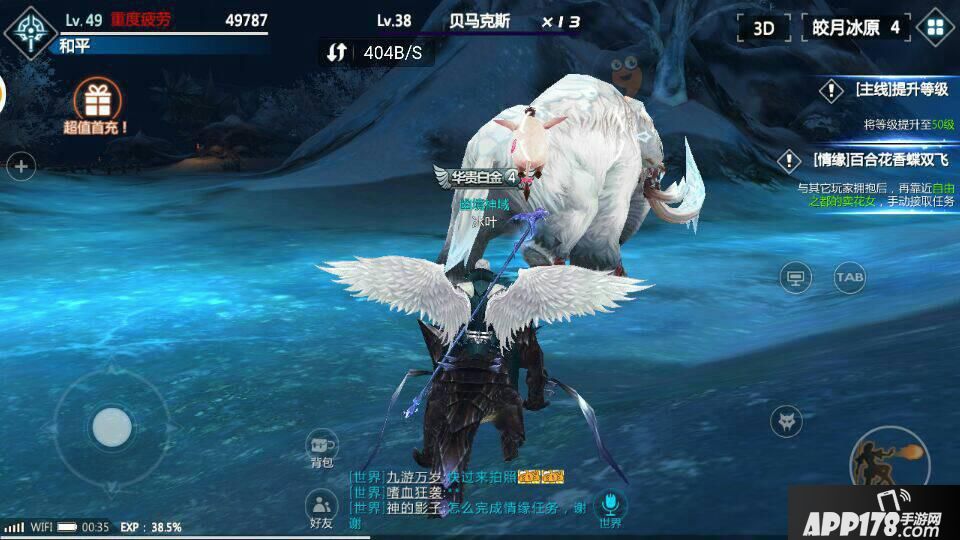Open the 超值首充 gift box offer
This screenshot has height=540, width=960.
coord(97,106)
